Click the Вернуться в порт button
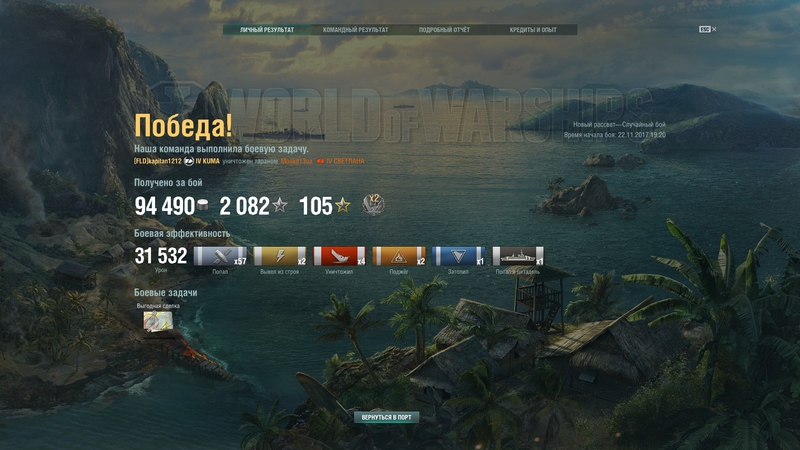 386,417
